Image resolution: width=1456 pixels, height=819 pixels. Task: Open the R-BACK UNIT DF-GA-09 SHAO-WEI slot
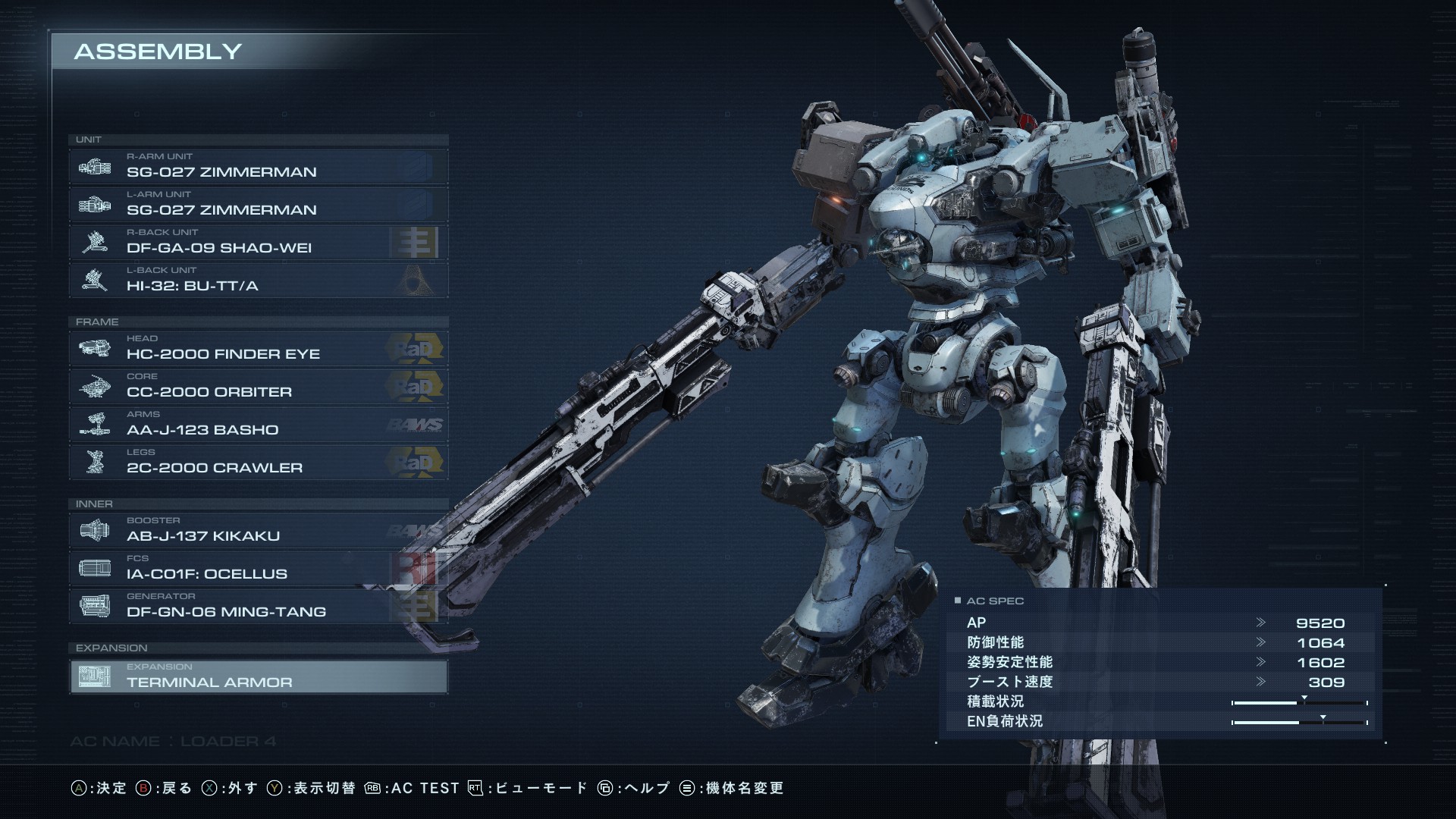pyautogui.click(x=258, y=242)
